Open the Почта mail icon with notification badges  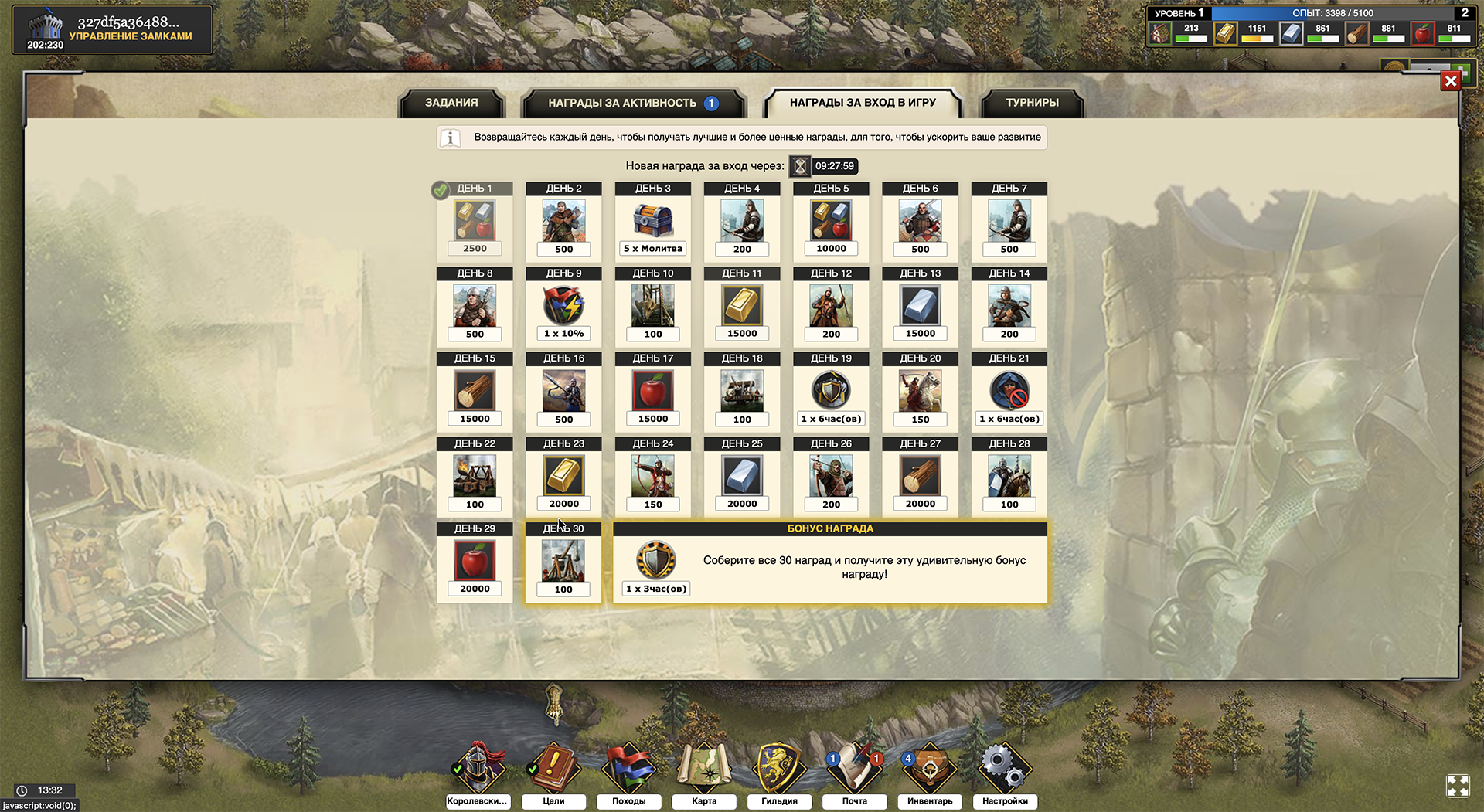point(854,765)
